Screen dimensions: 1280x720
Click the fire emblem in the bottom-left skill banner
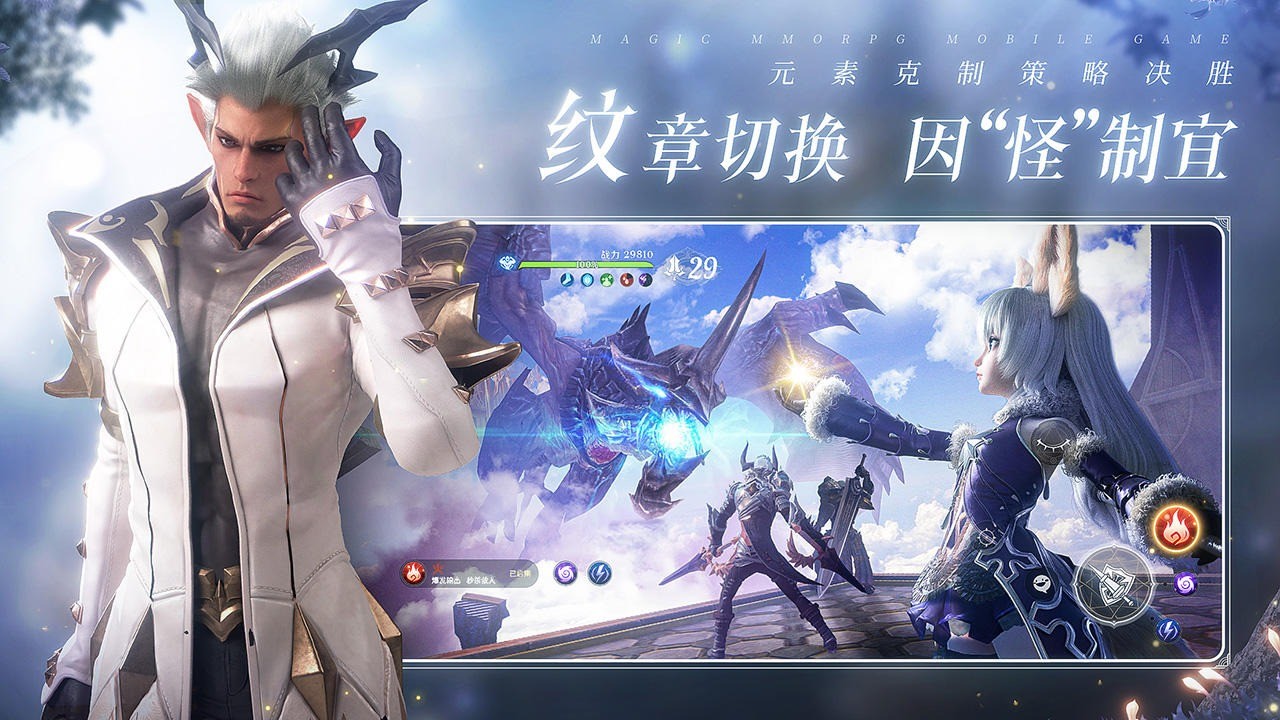414,572
